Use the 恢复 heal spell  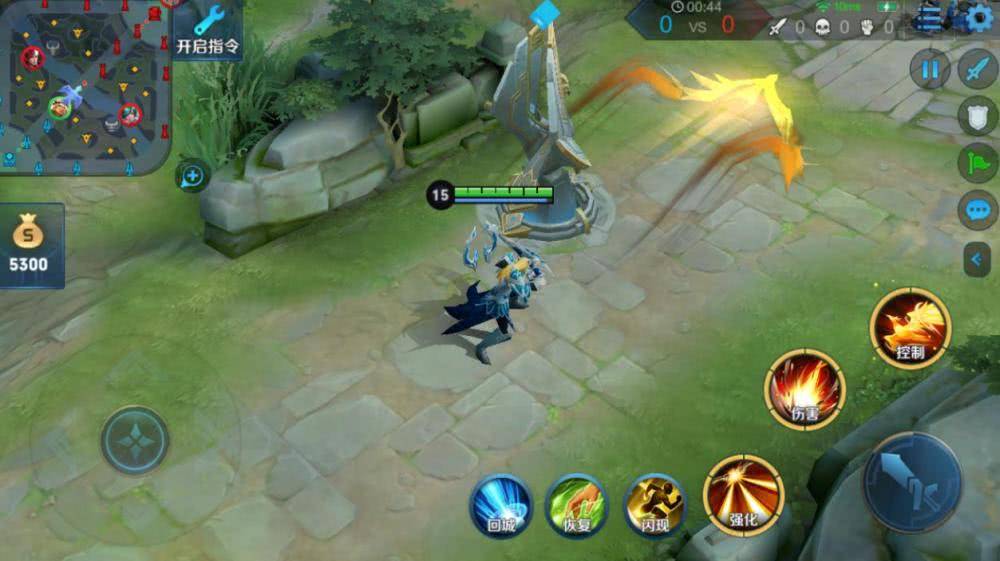coord(577,505)
